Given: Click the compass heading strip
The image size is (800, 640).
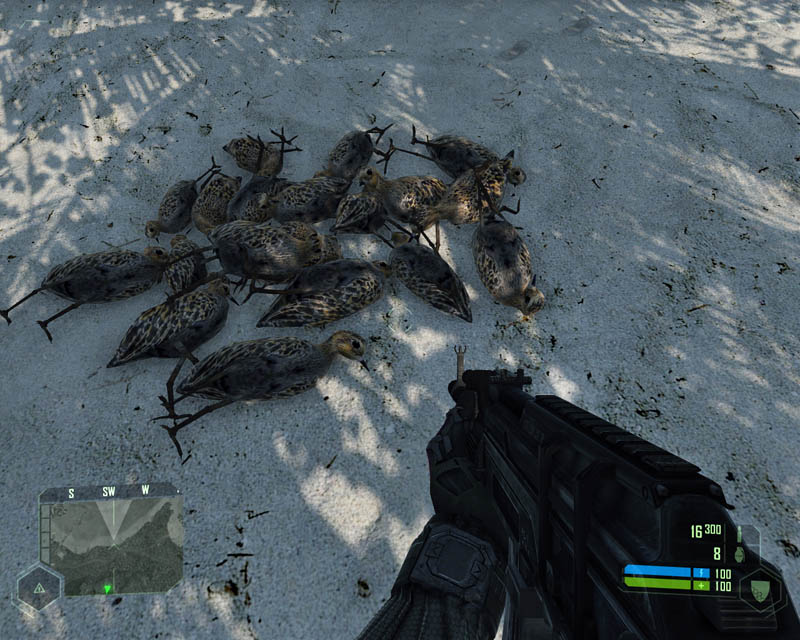Looking at the screenshot, I should pos(109,492).
